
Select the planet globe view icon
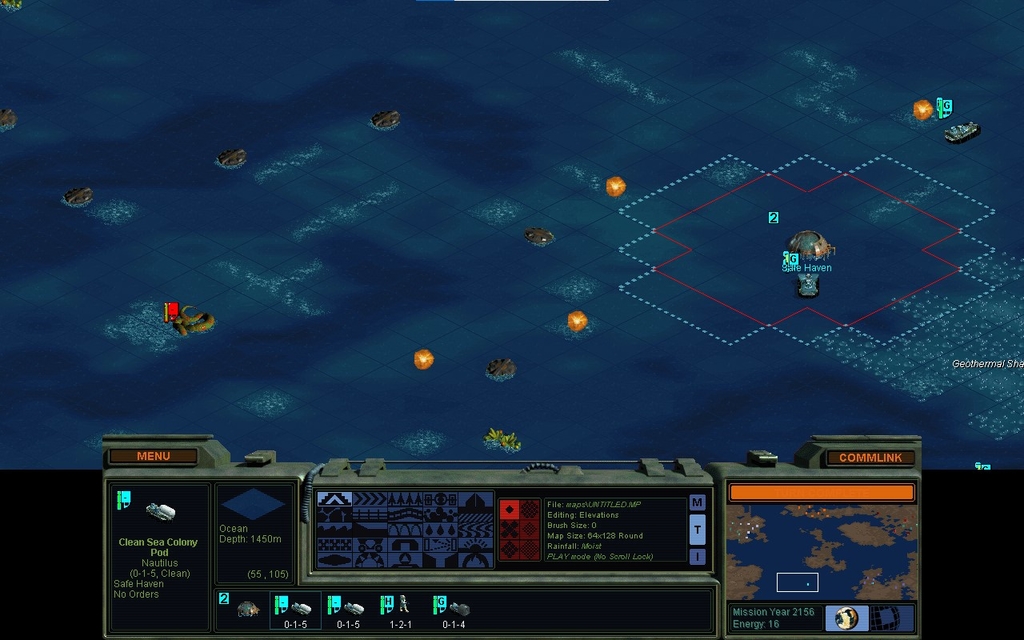point(846,617)
